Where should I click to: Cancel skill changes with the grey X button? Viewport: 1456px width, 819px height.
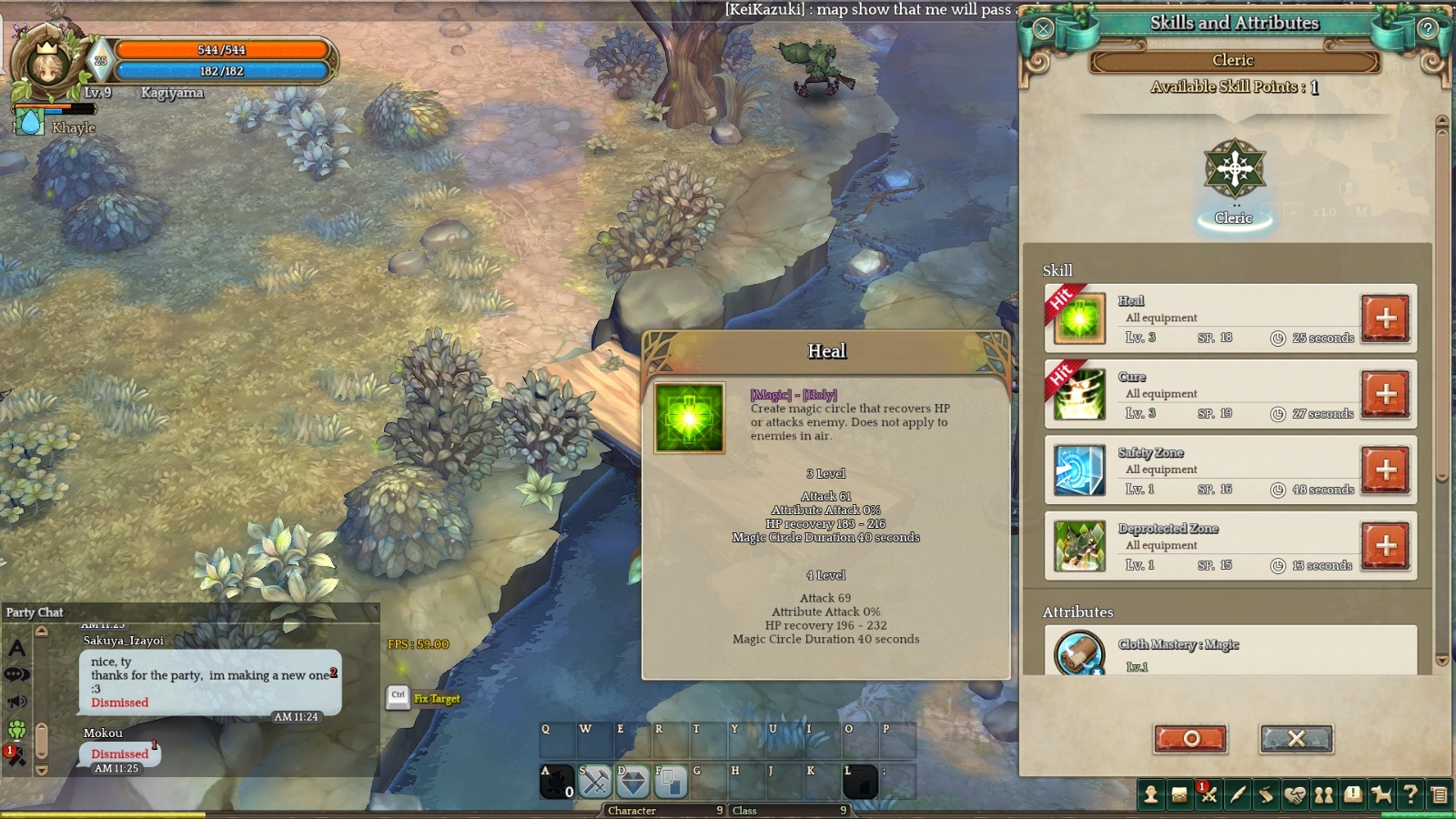[x=1296, y=738]
